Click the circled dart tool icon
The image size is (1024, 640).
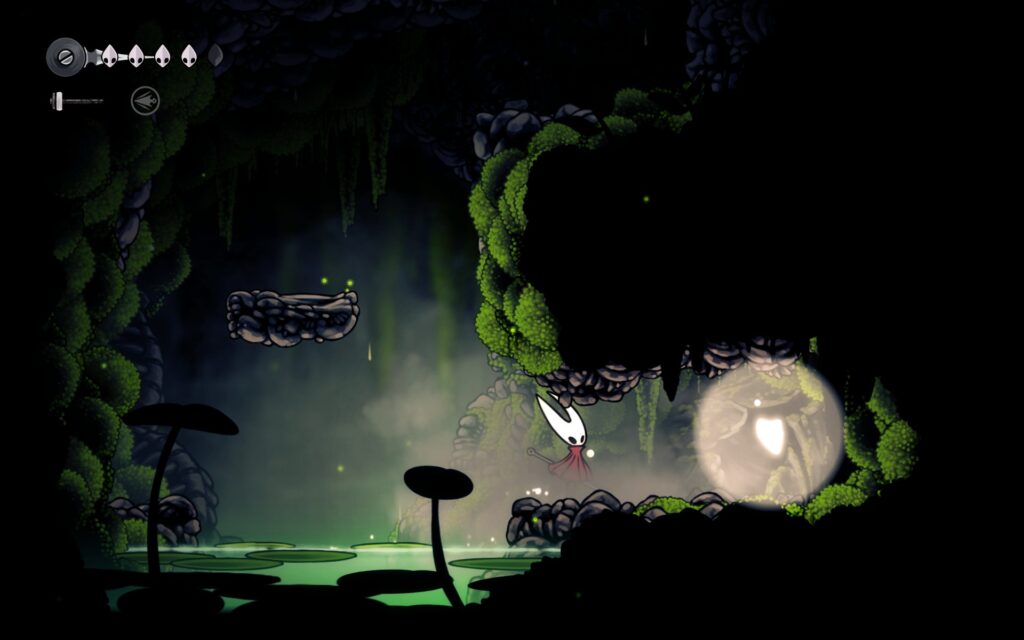(145, 100)
